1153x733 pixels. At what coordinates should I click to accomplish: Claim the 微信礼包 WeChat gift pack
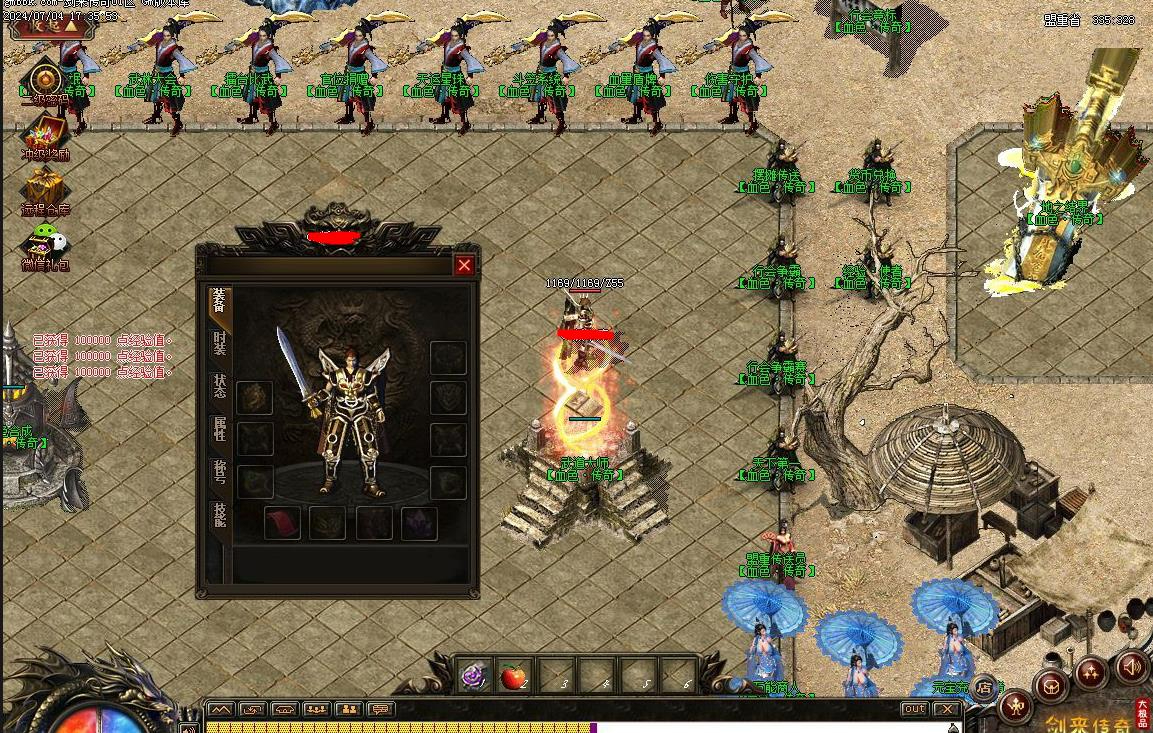44,244
